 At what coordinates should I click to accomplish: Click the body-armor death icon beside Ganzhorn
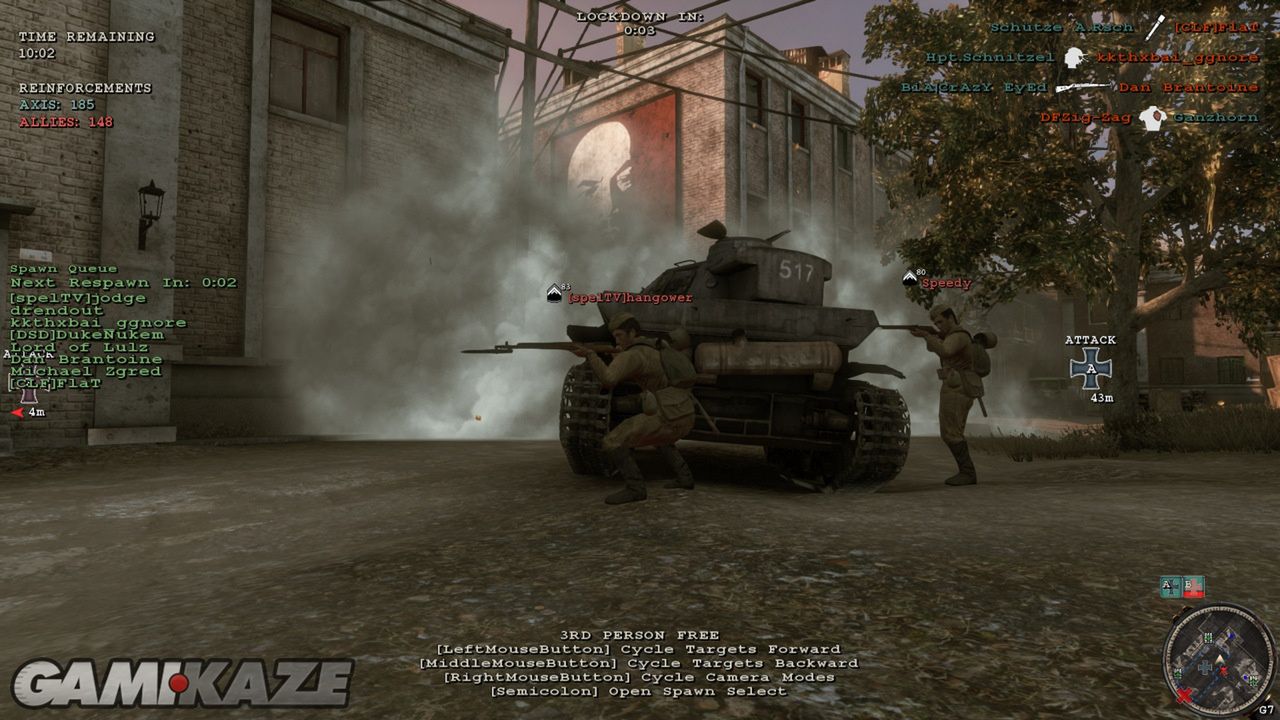coord(1153,118)
